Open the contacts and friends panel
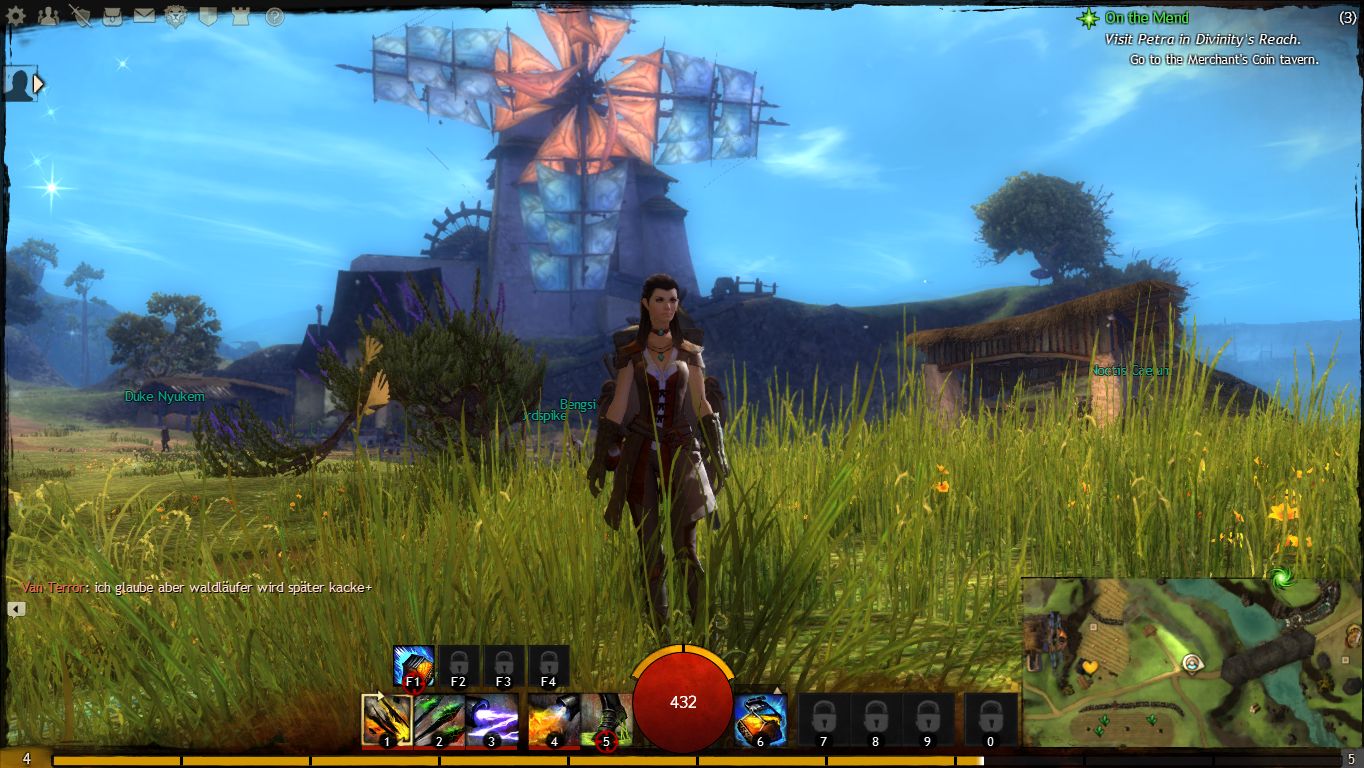 click(x=47, y=16)
